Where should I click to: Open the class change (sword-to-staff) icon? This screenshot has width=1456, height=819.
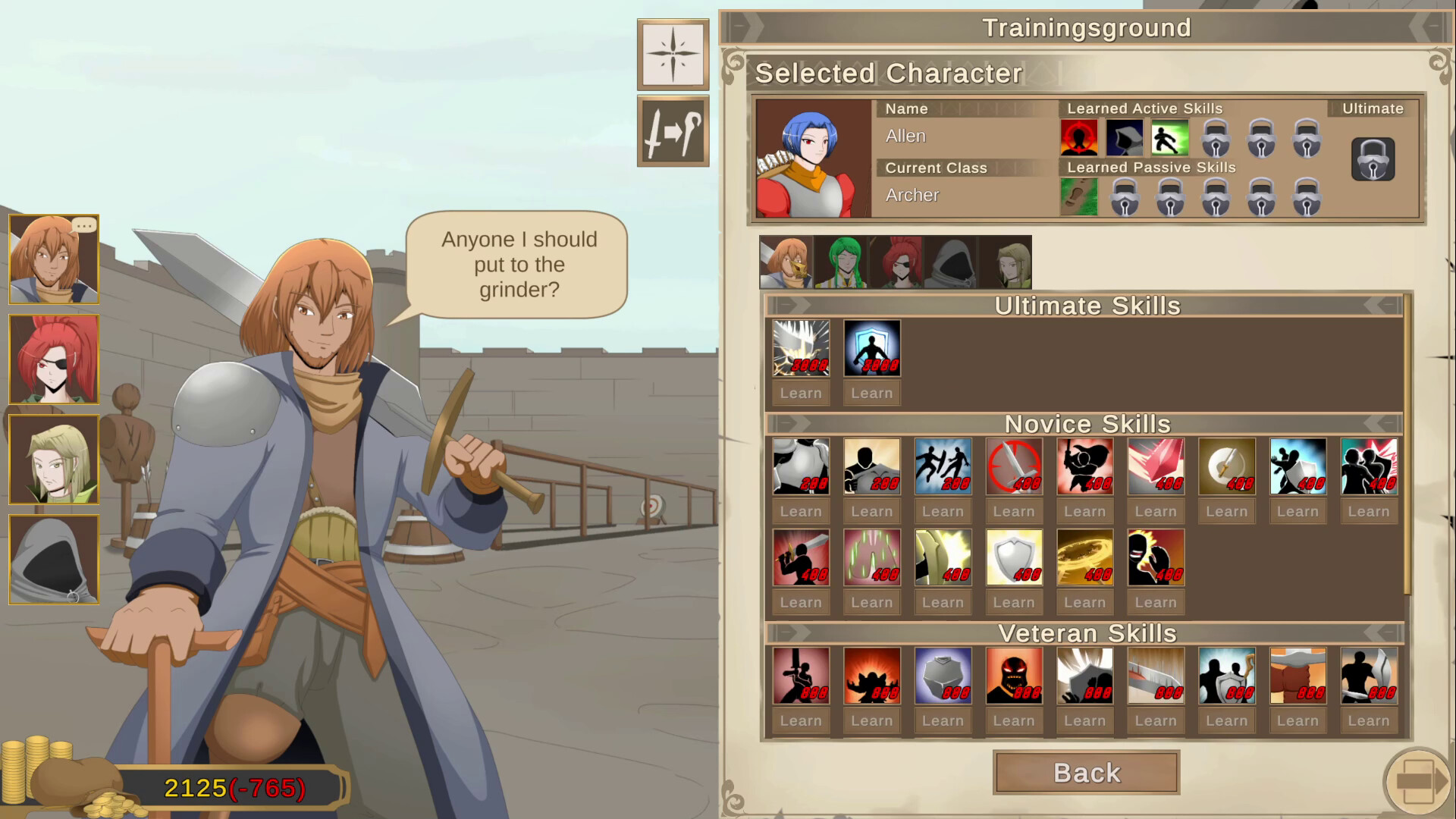point(672,130)
